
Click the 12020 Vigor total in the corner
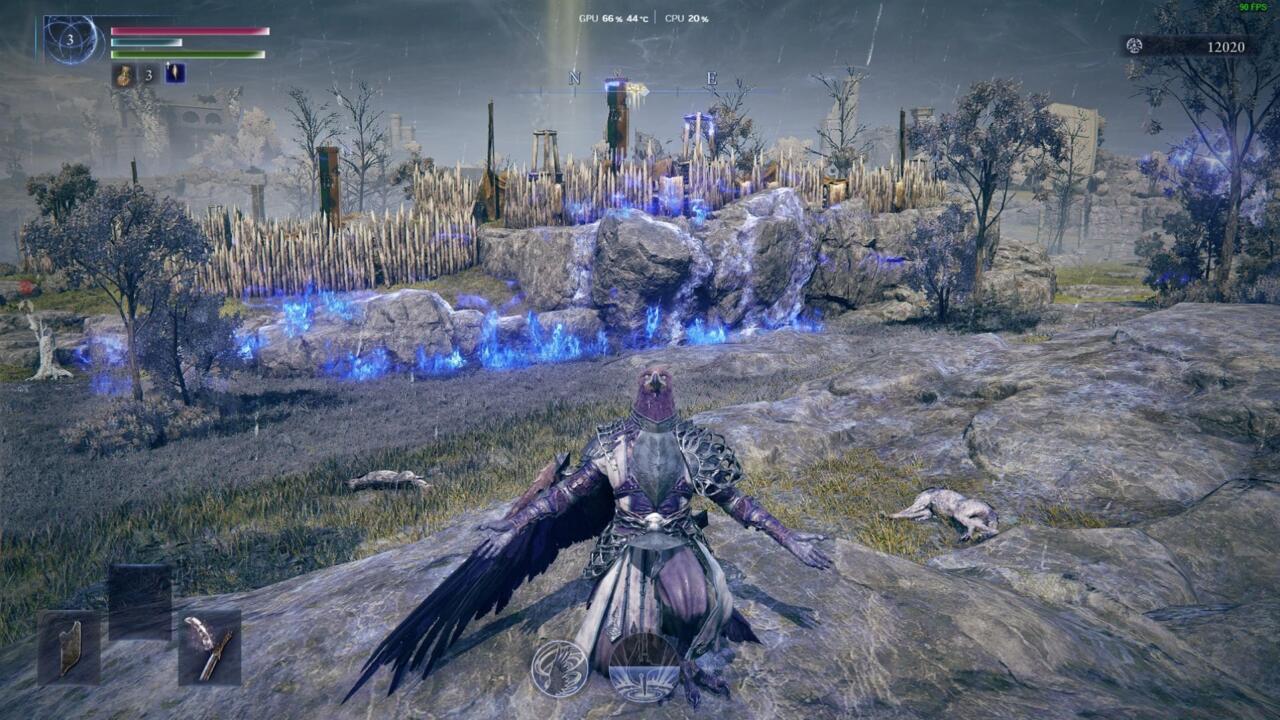tap(1227, 44)
